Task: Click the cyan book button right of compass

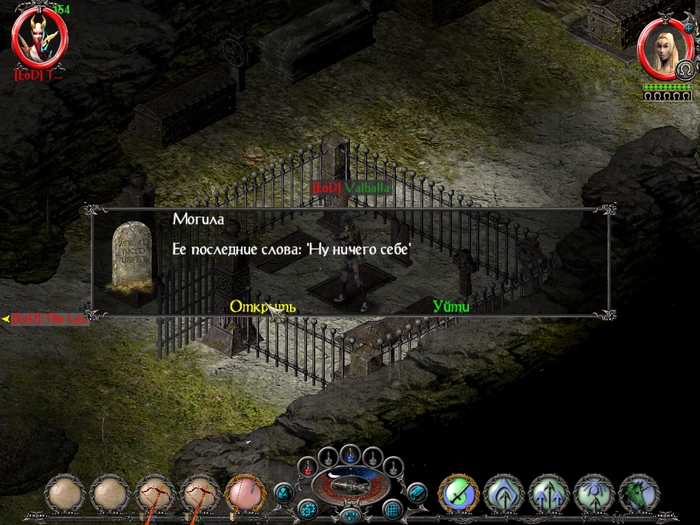Action: (417, 492)
